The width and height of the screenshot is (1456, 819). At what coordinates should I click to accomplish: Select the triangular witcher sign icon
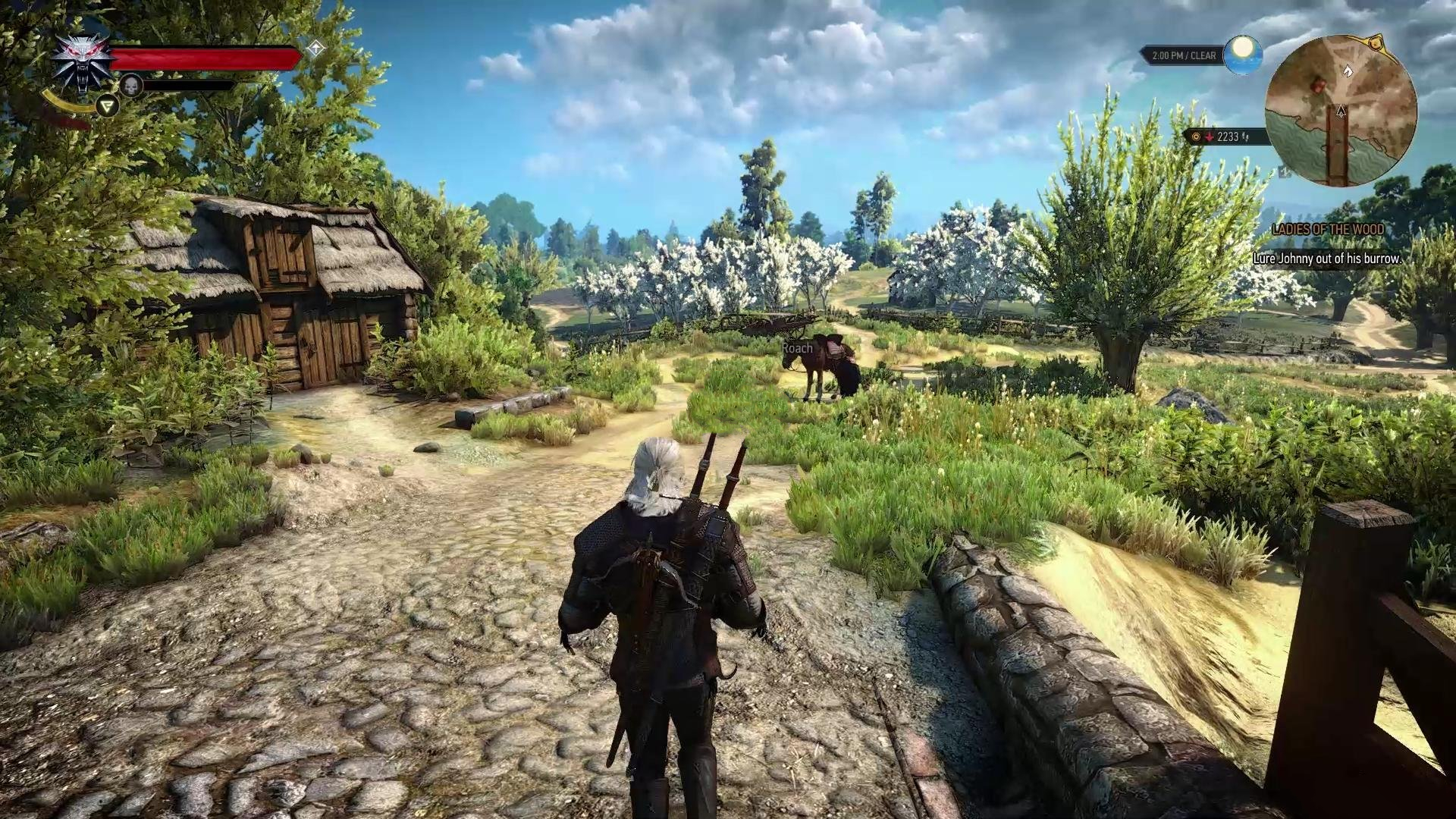pos(108,106)
